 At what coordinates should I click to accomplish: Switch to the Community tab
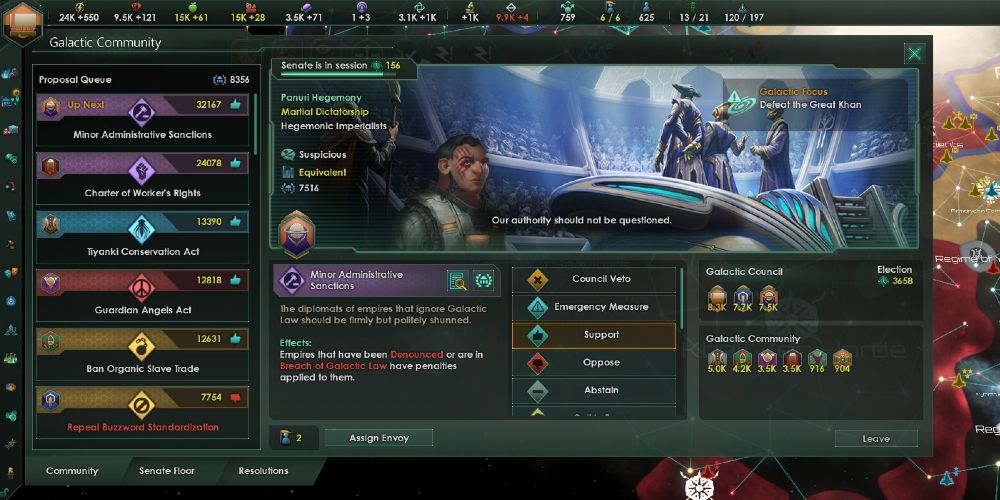coord(72,471)
